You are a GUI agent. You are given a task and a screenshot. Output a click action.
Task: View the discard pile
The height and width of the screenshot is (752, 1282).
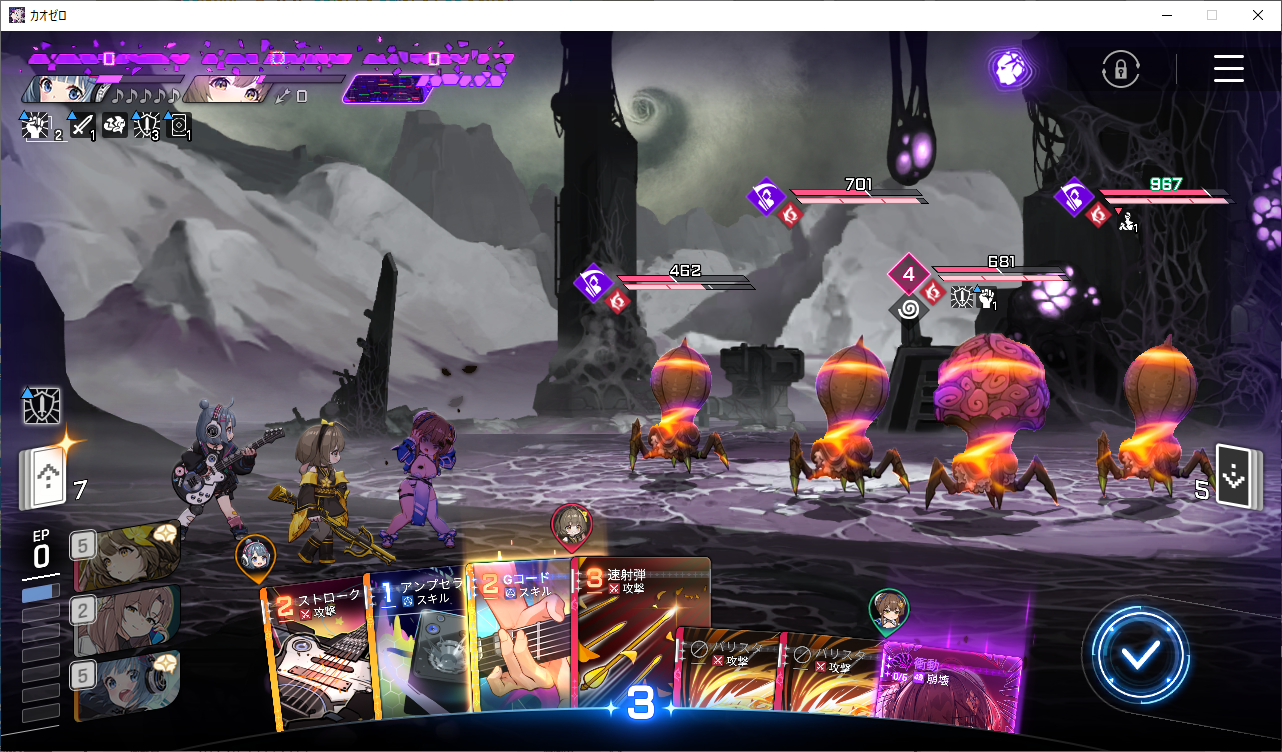(1234, 476)
